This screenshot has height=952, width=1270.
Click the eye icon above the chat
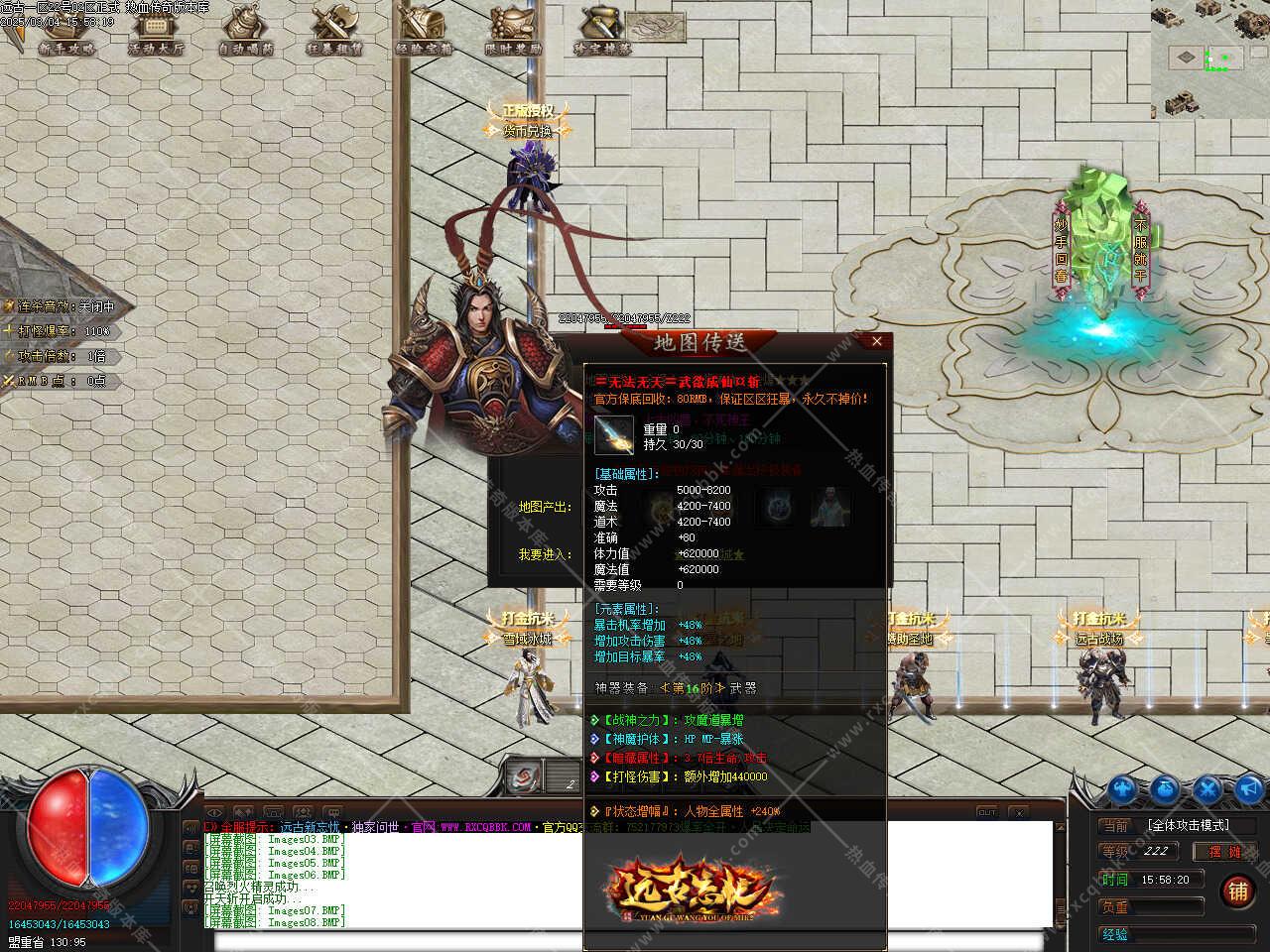[x=215, y=813]
